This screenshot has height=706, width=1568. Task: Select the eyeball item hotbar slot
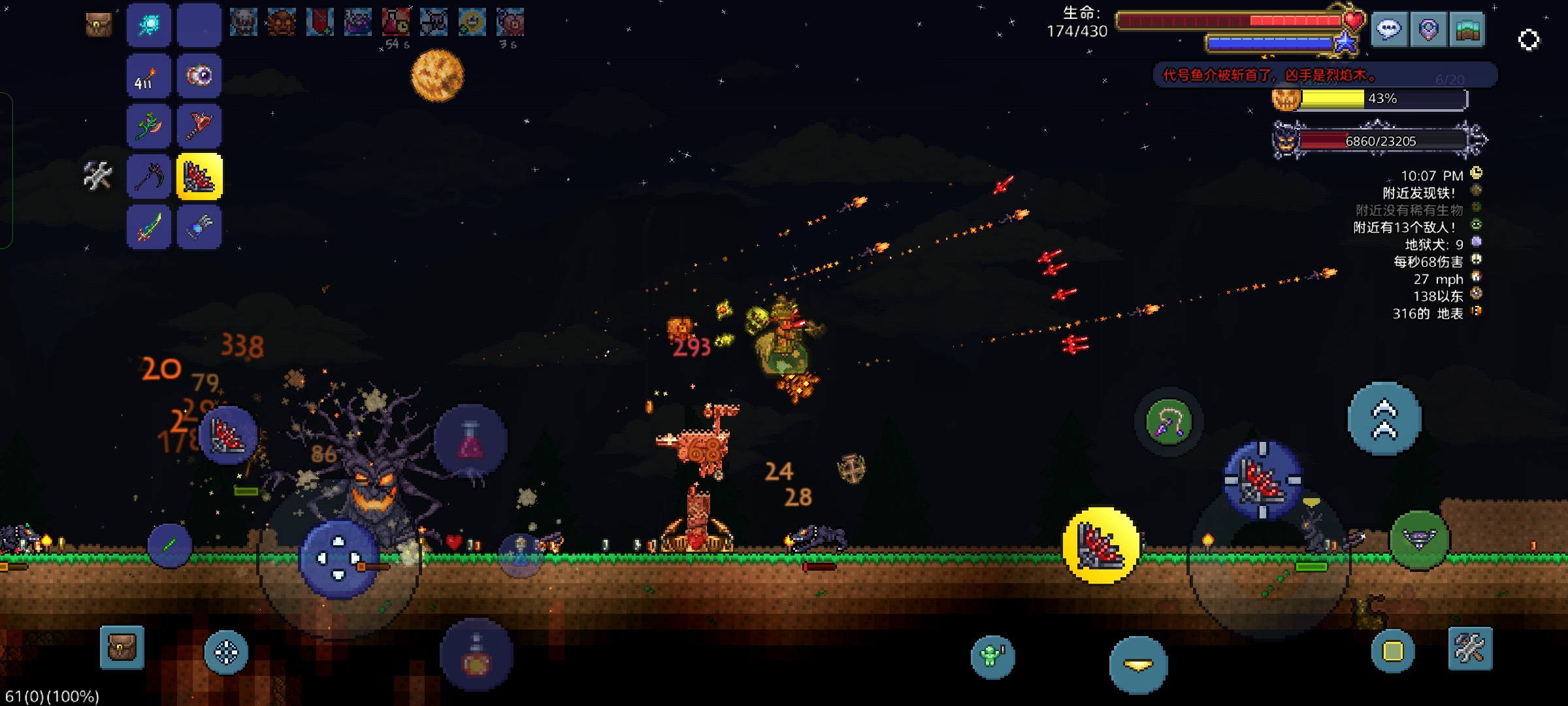(x=199, y=76)
